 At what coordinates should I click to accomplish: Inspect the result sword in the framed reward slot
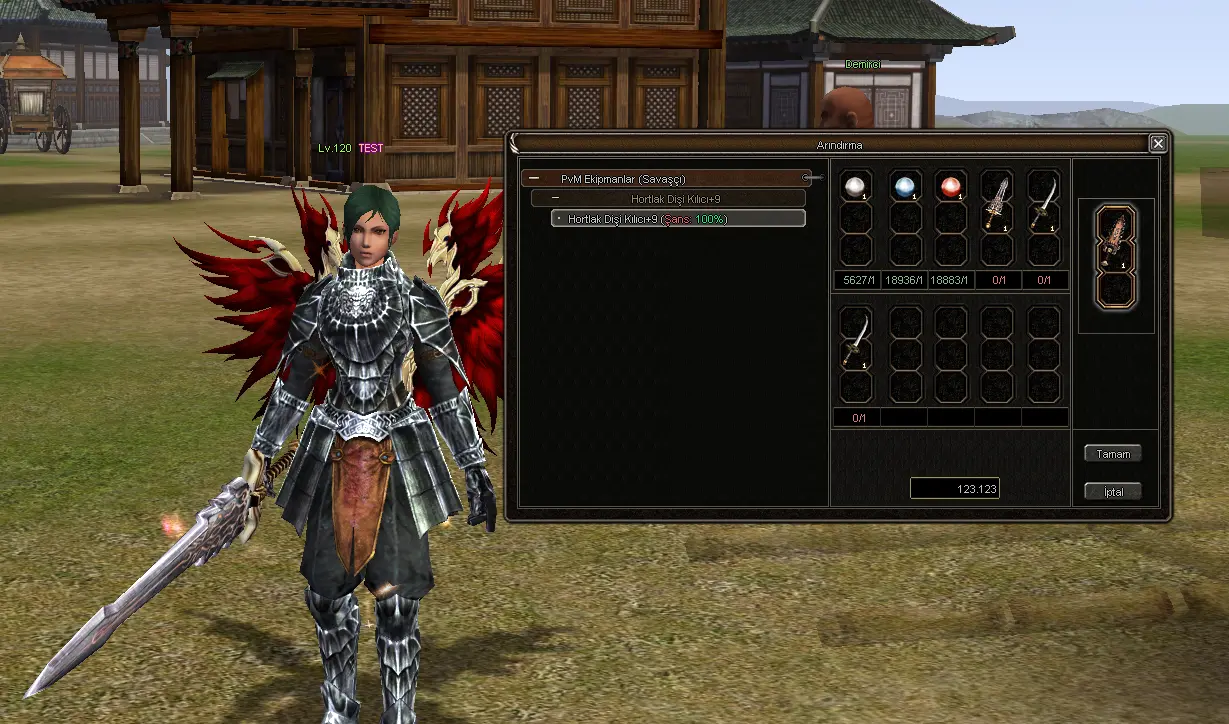coord(1115,238)
